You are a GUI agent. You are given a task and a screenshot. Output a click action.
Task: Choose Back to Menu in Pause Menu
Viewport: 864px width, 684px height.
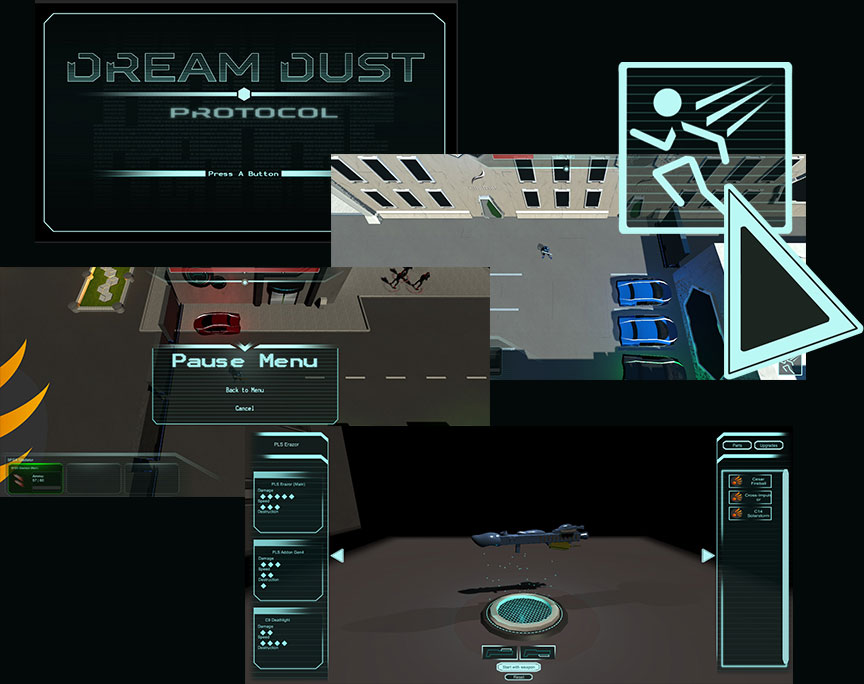(244, 390)
